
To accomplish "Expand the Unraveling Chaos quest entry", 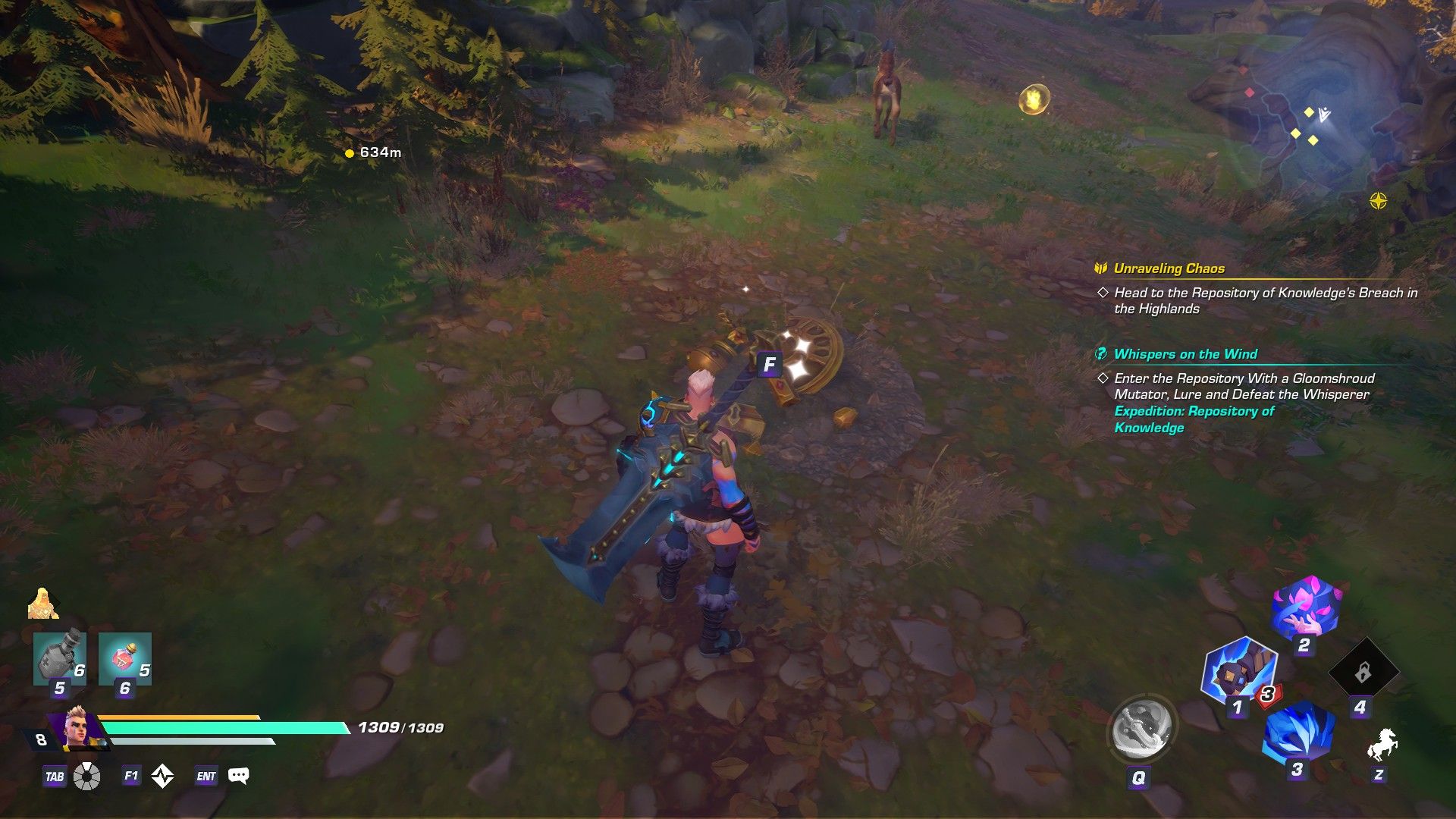I will (x=1169, y=268).
